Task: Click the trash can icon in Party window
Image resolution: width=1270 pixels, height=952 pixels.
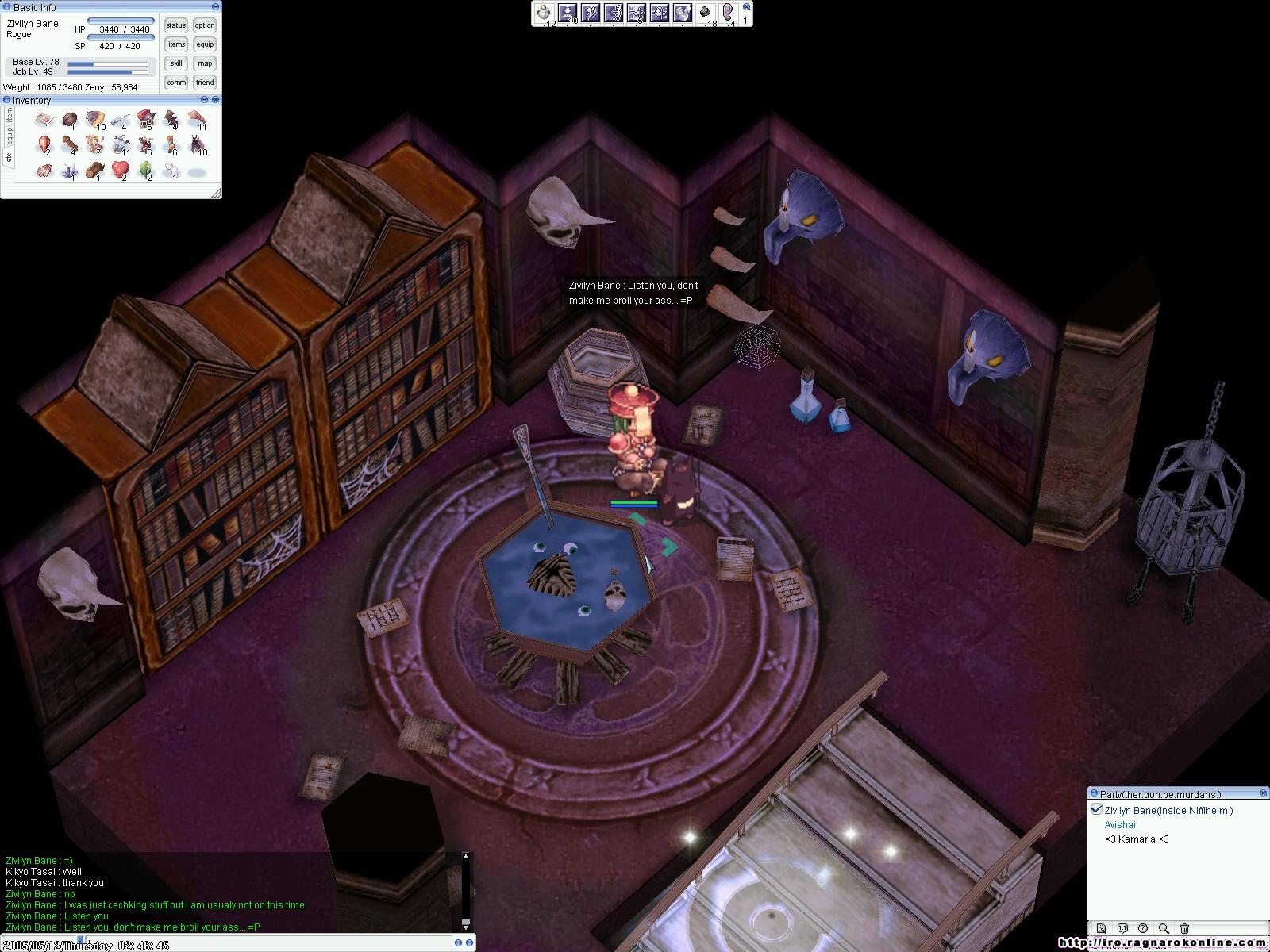Action: pos(1184,928)
